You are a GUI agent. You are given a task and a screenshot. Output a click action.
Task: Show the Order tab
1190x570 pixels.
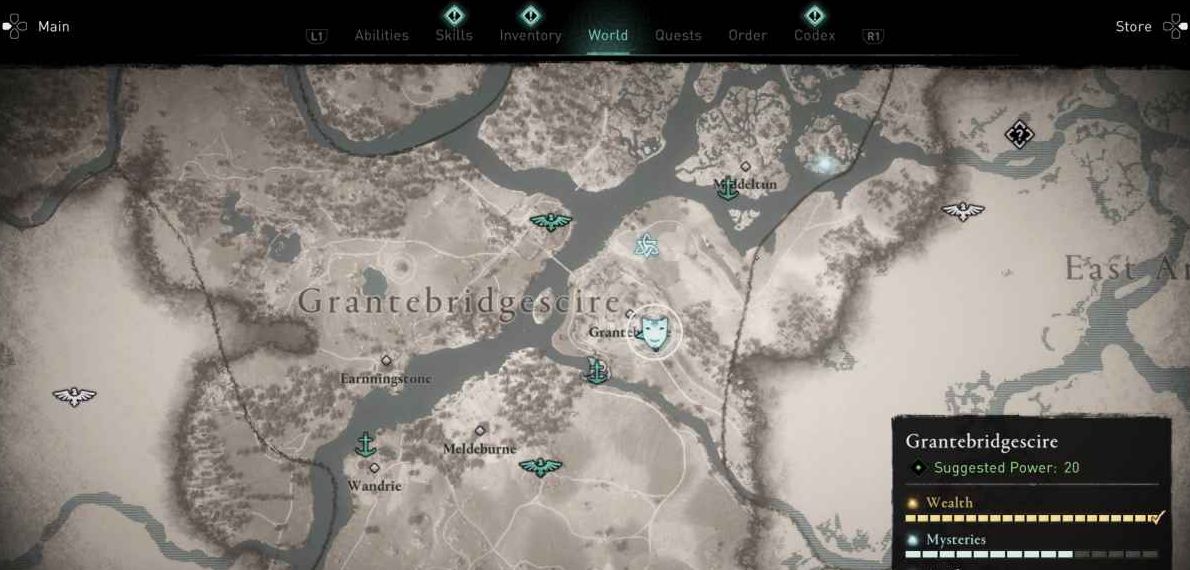tap(747, 35)
